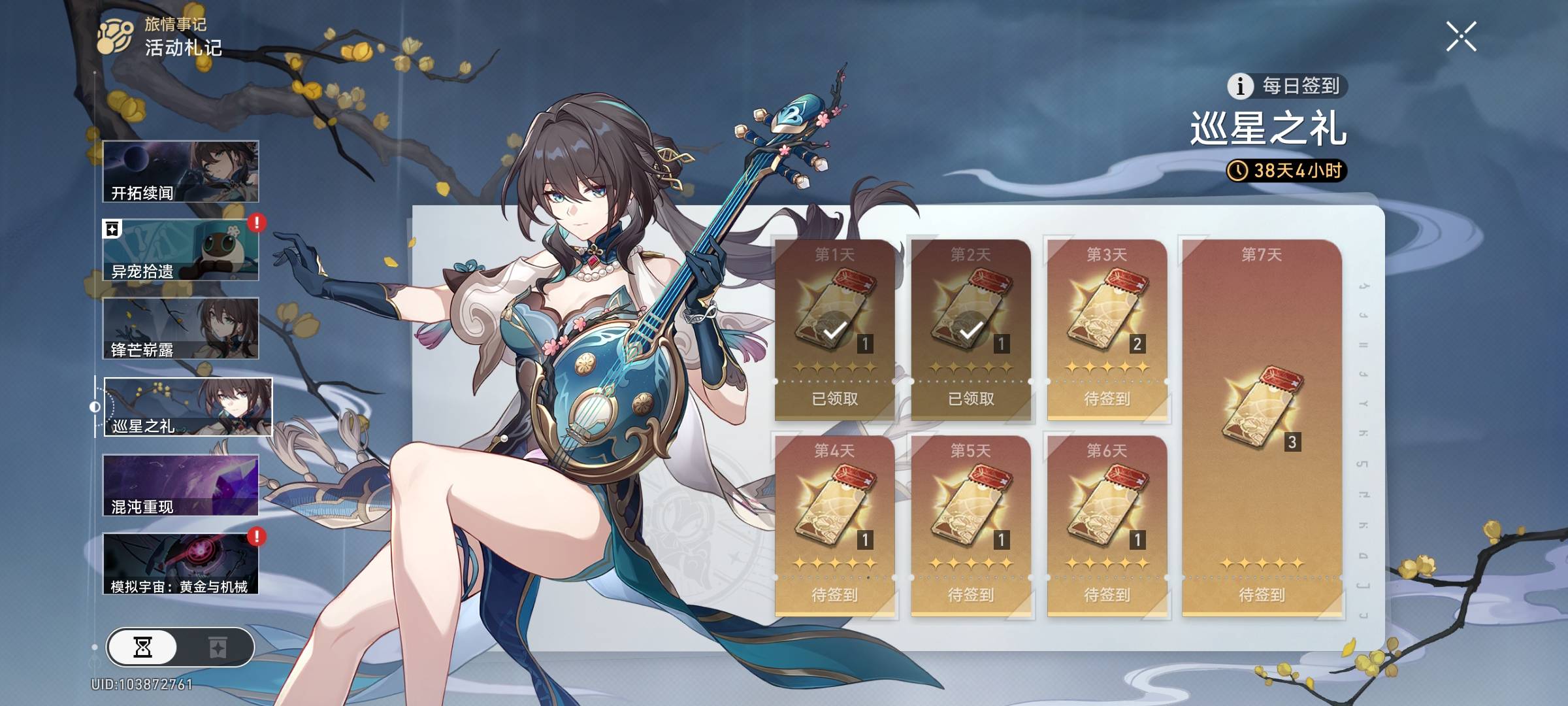The image size is (1568, 706).
Task: Select the 第6天 pass reward card
Action: tap(1107, 526)
